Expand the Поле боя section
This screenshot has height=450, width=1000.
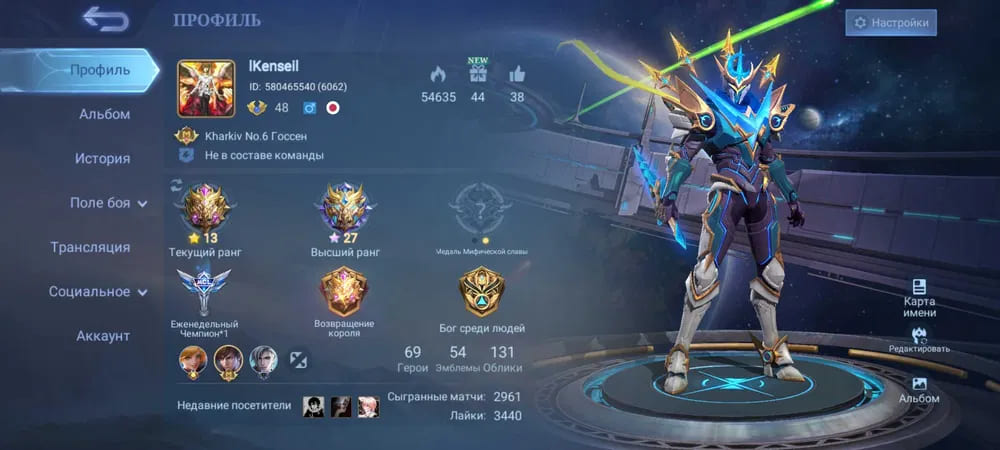108,203
